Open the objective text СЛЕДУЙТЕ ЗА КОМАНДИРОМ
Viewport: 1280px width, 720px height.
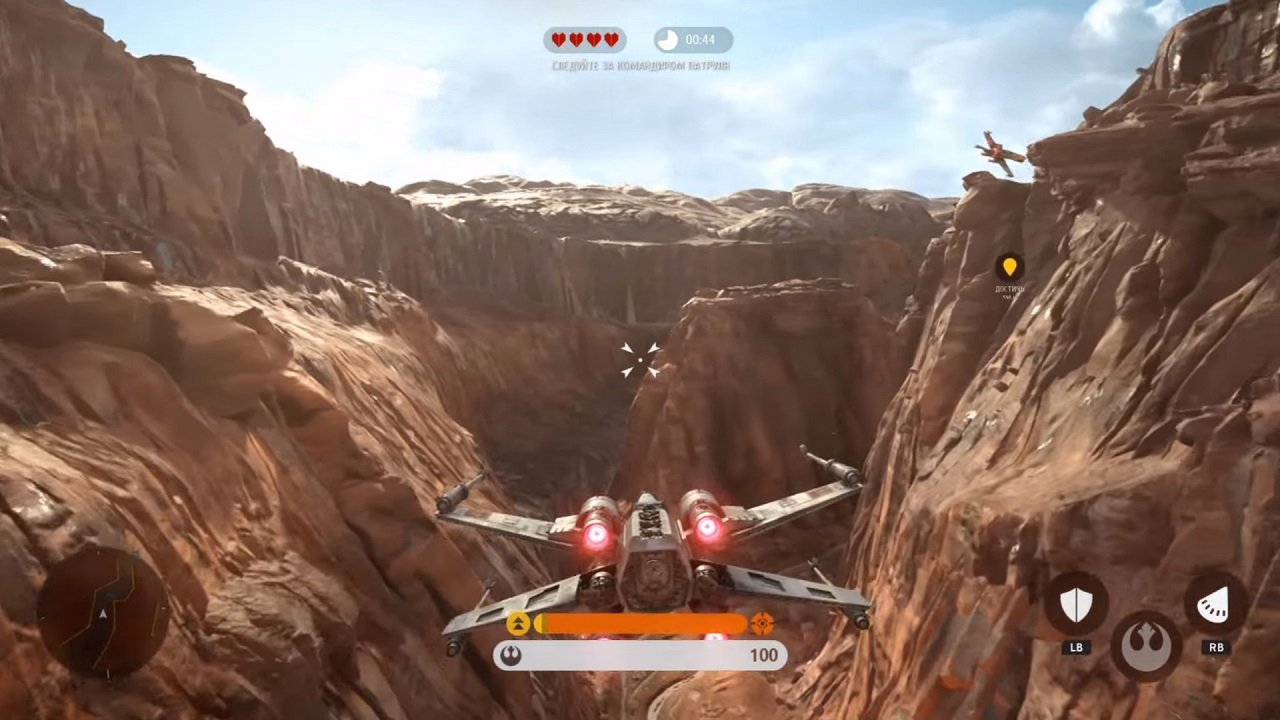(640, 63)
